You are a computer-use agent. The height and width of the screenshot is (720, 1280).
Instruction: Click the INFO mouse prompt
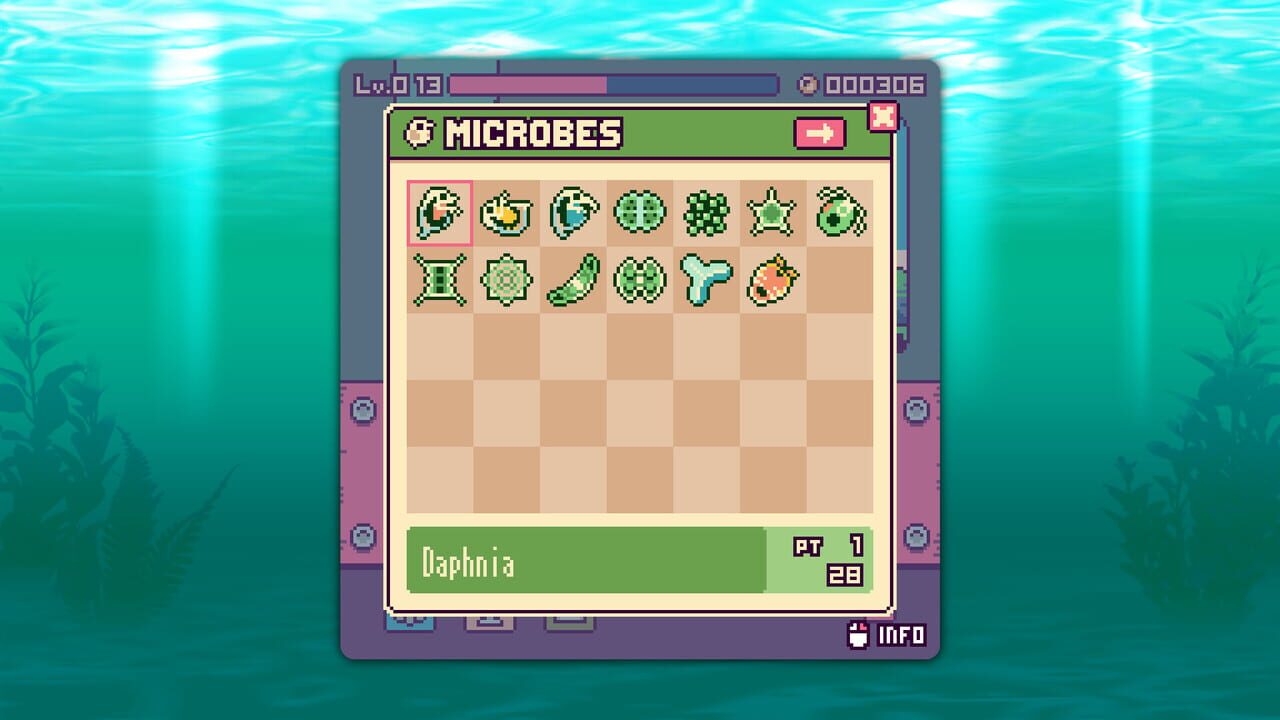coord(889,633)
